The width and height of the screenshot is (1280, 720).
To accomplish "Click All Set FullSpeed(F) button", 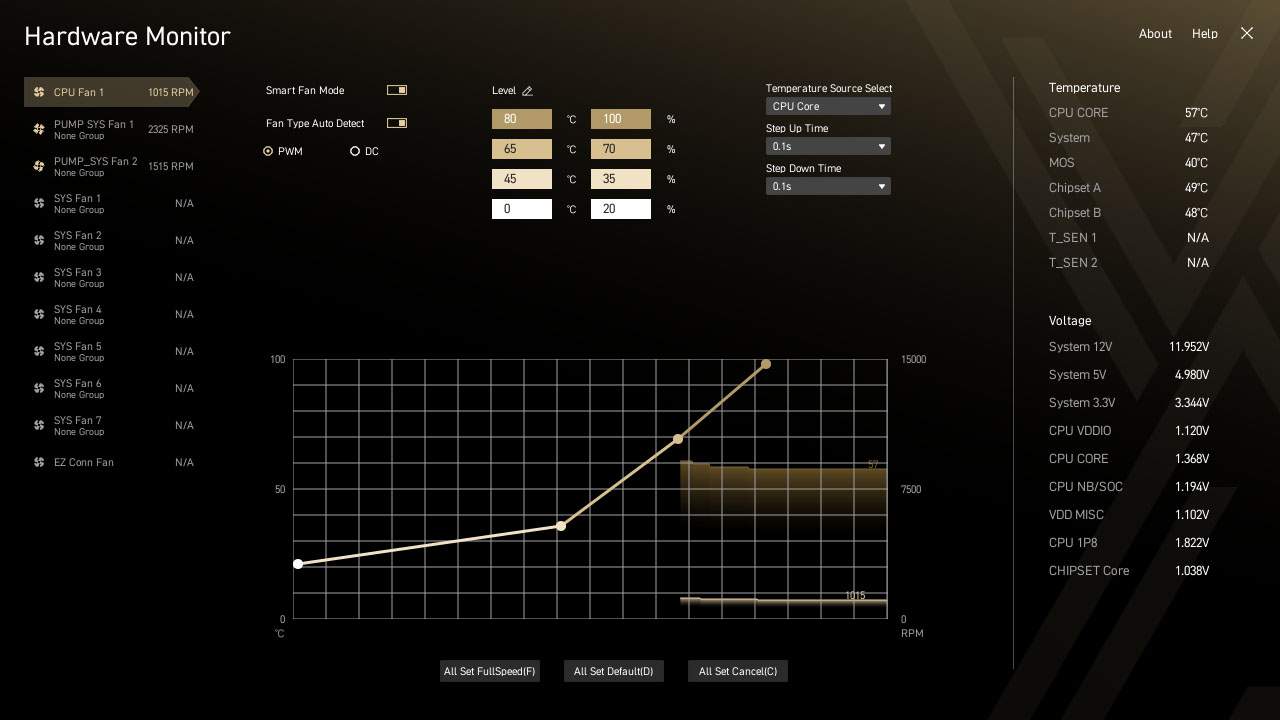I will click(489, 671).
